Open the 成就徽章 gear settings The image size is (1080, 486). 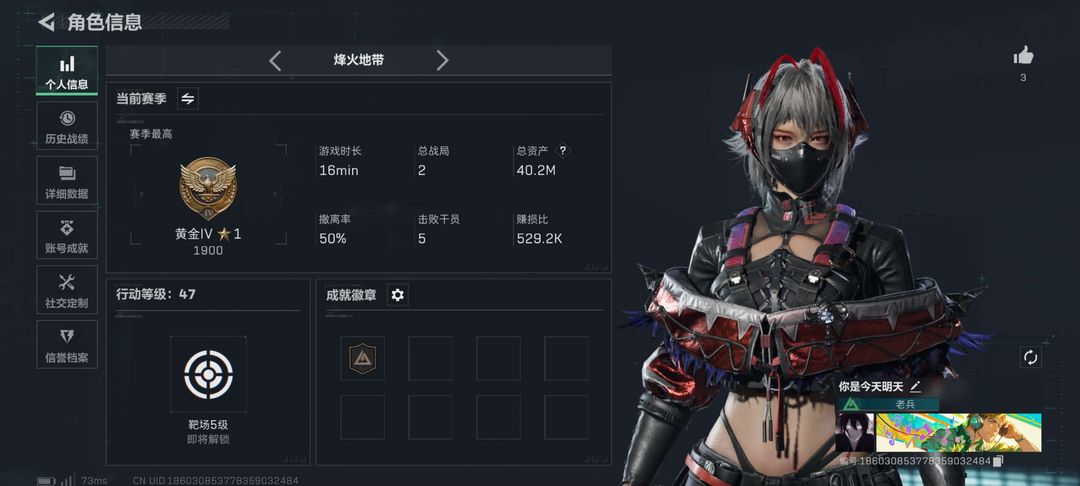(398, 295)
